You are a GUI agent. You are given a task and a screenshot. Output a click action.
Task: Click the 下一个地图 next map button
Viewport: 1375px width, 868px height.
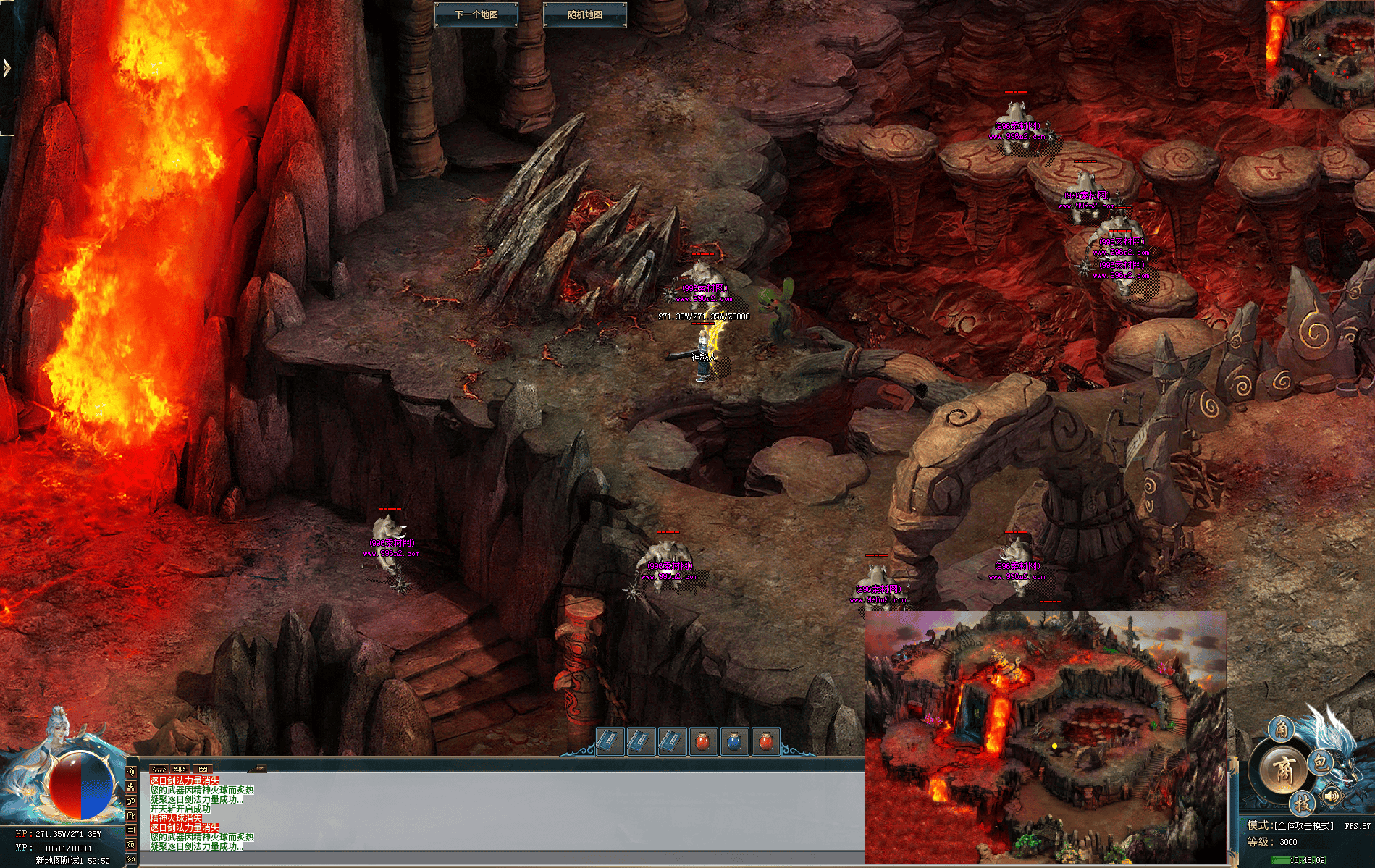(x=476, y=14)
